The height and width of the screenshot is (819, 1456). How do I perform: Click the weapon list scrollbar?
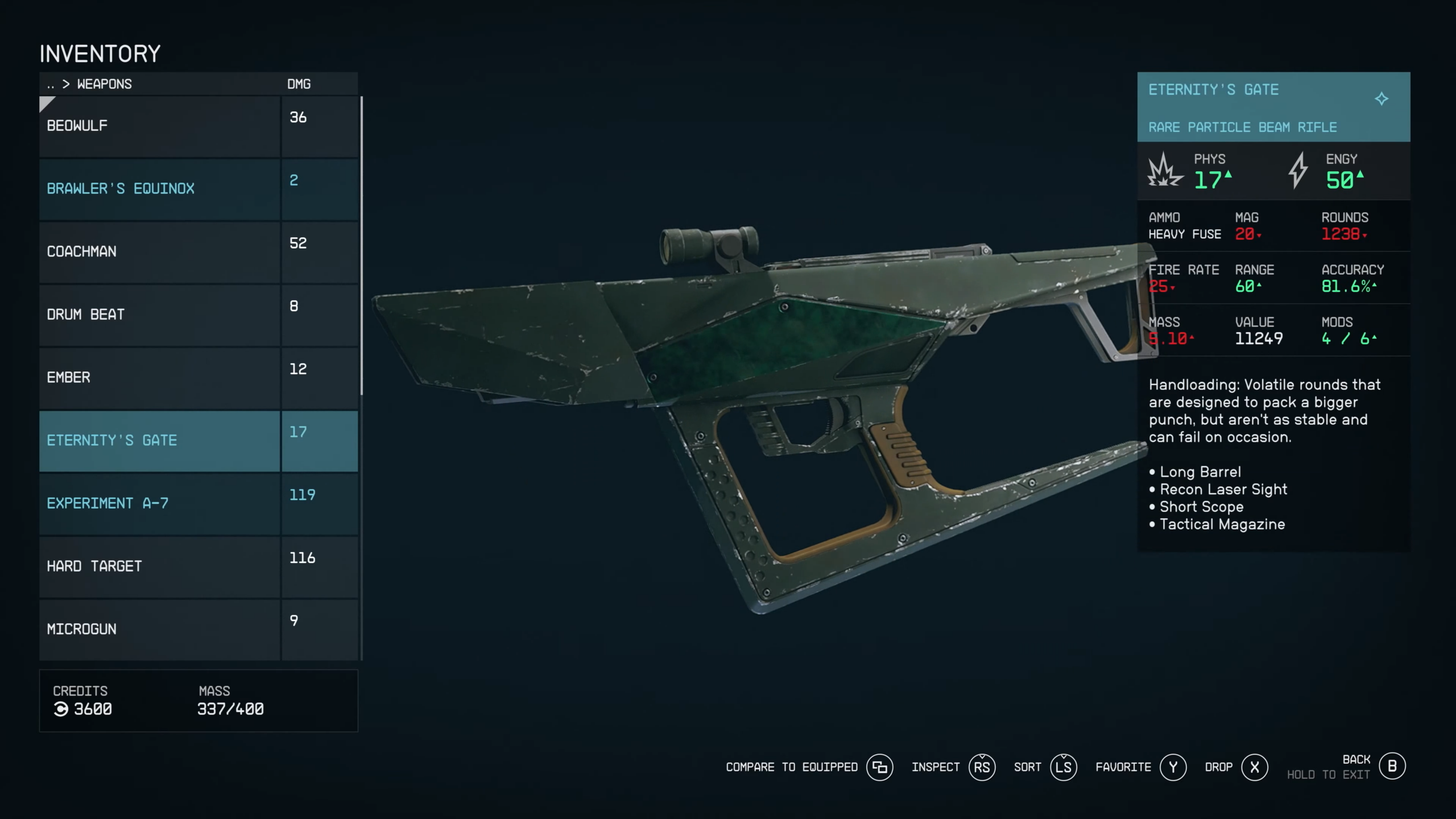(x=362, y=246)
